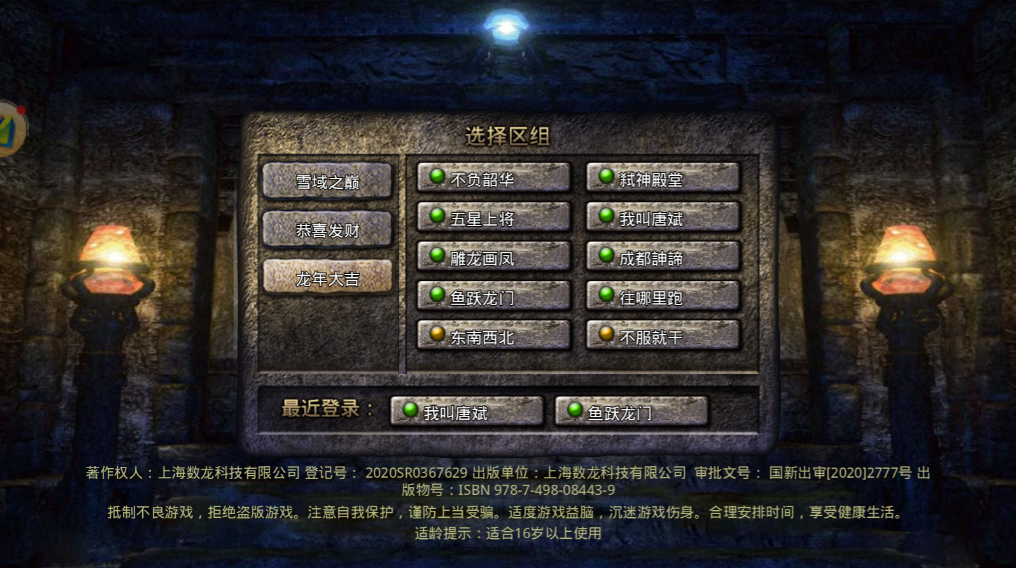Select the 龙年大吉 server group tab
This screenshot has height=568, width=1016.
coord(327,278)
